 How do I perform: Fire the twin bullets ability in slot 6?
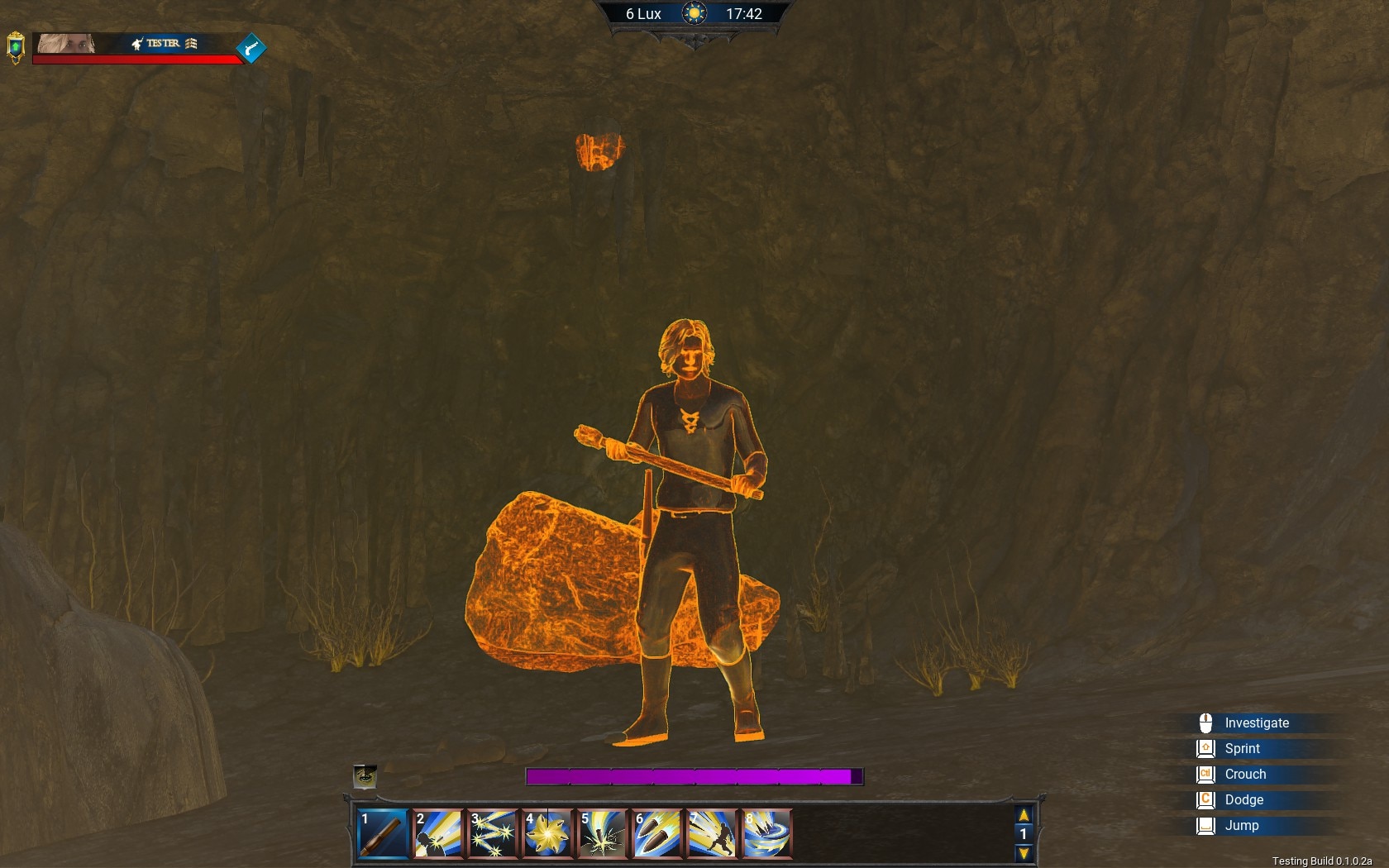[x=657, y=833]
